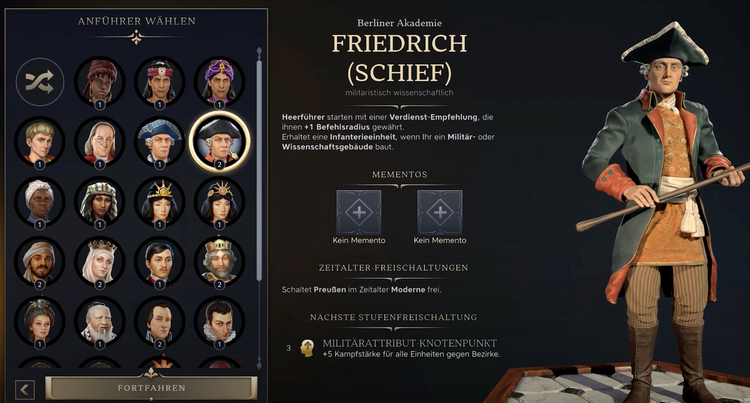Screen dimensions: 750x403
Task: Select the Benjamin Franklin leader portrait
Action: [x=100, y=142]
